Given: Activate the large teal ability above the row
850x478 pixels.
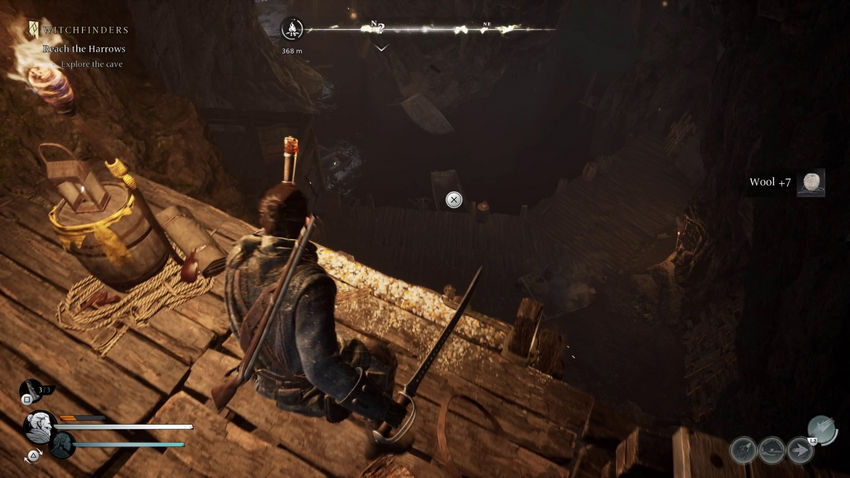Looking at the screenshot, I should (821, 428).
